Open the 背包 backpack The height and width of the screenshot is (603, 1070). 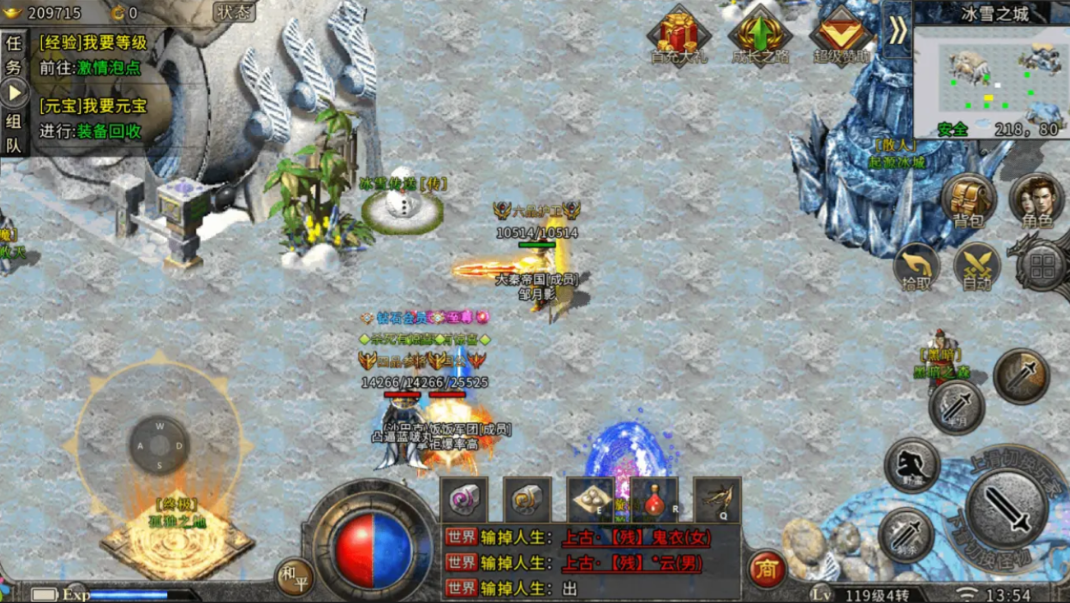click(968, 198)
